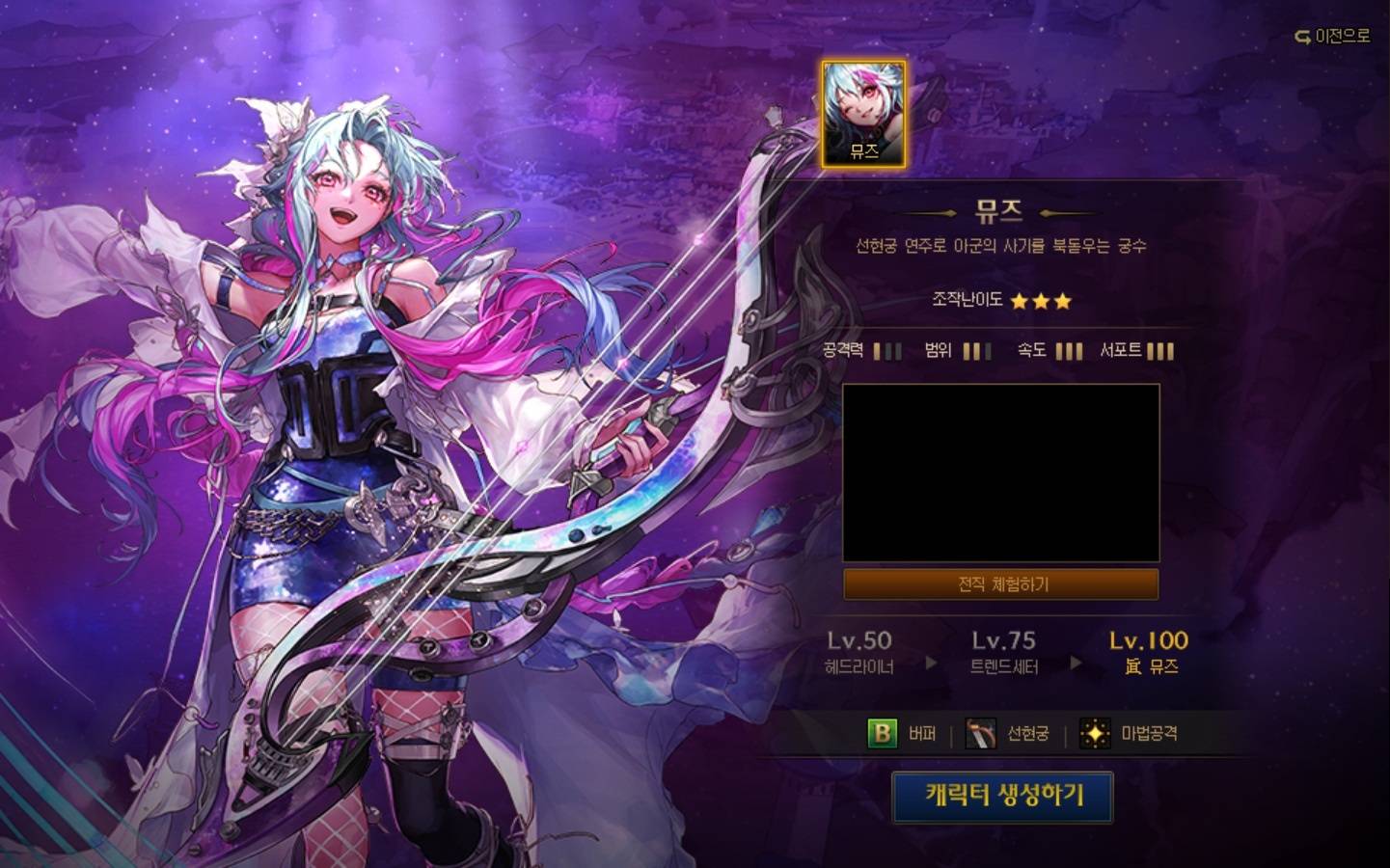
Task: Click the 선현궁 weapon icon
Action: (982, 734)
